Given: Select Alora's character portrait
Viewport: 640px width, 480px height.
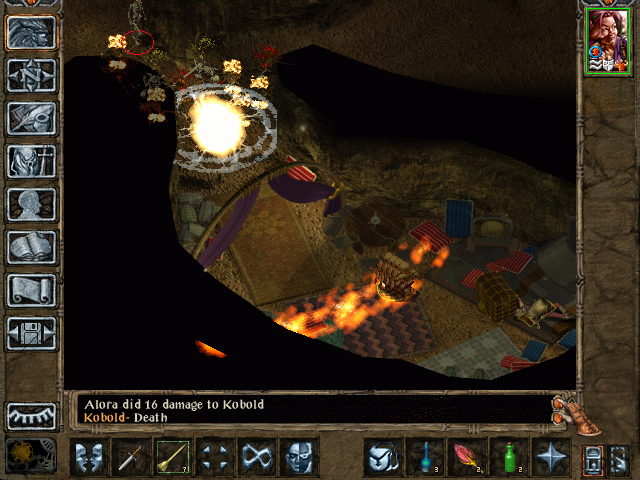Looking at the screenshot, I should tap(607, 40).
